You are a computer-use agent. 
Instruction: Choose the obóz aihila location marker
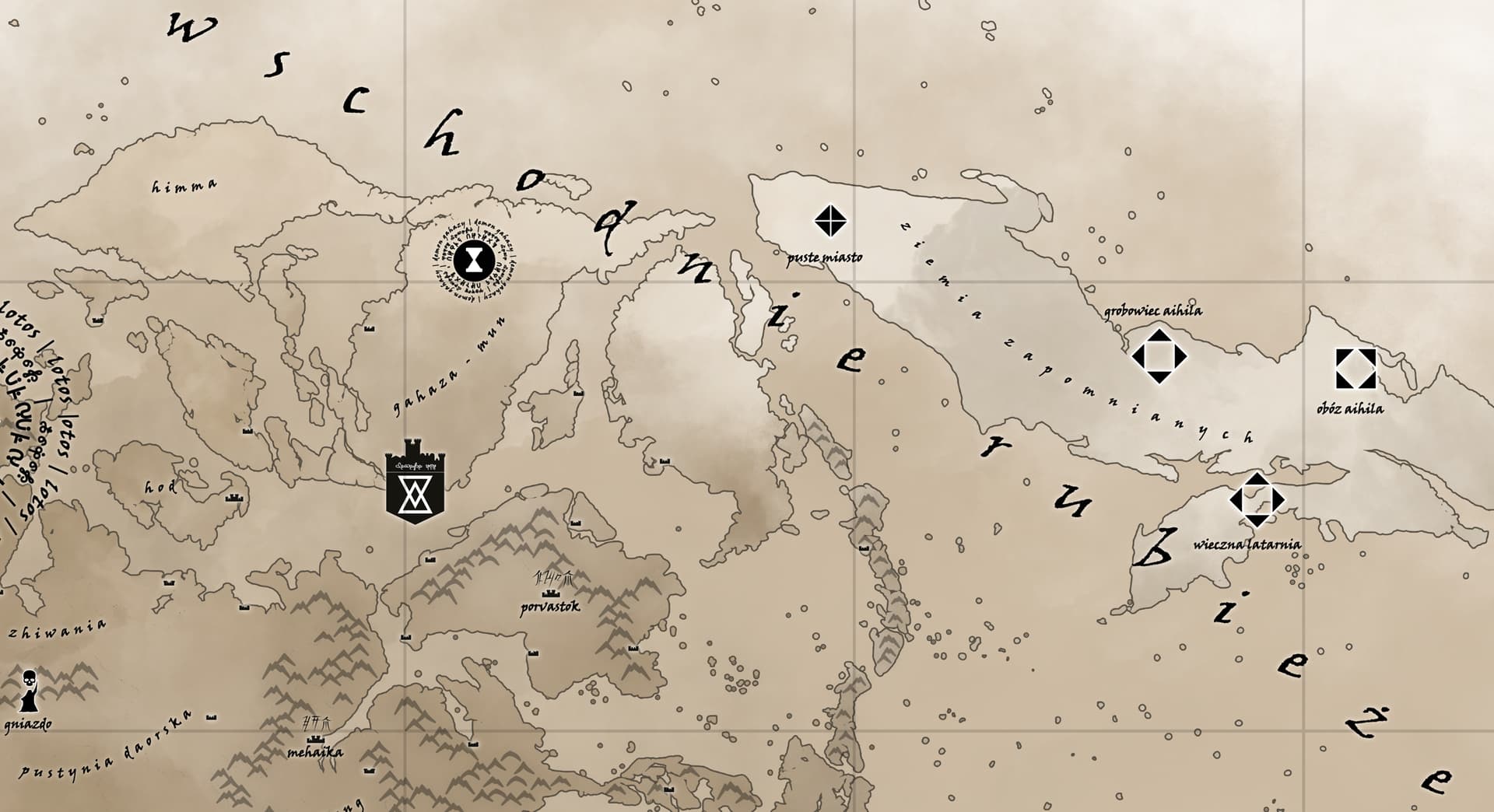[1355, 369]
